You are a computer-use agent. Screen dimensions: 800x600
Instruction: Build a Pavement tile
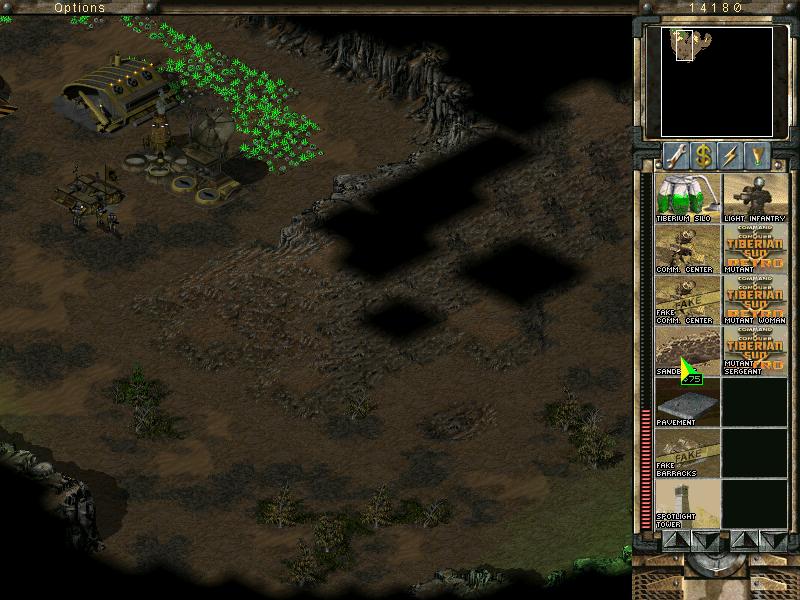click(687, 401)
